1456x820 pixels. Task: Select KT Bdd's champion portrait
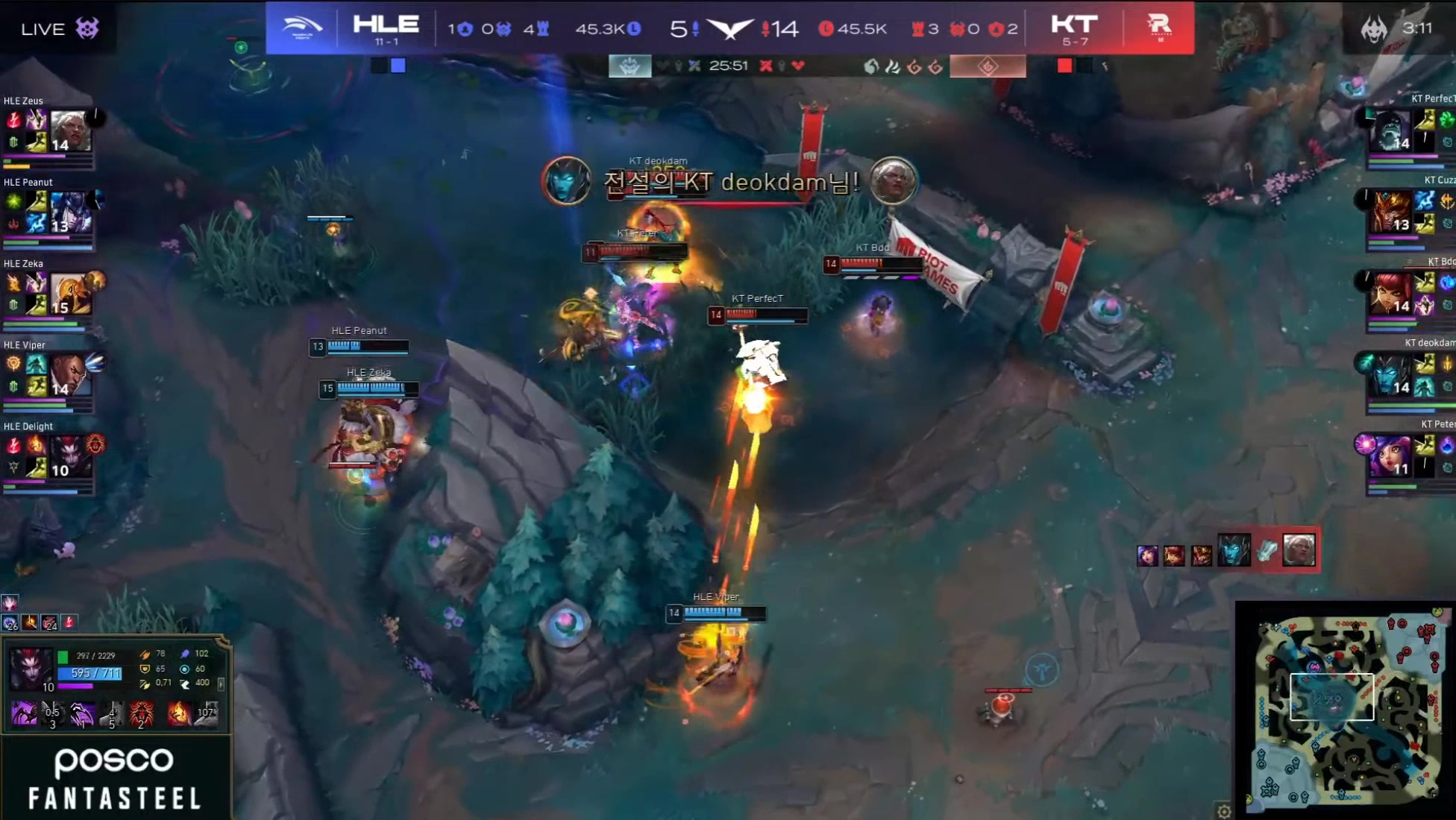coord(1390,294)
